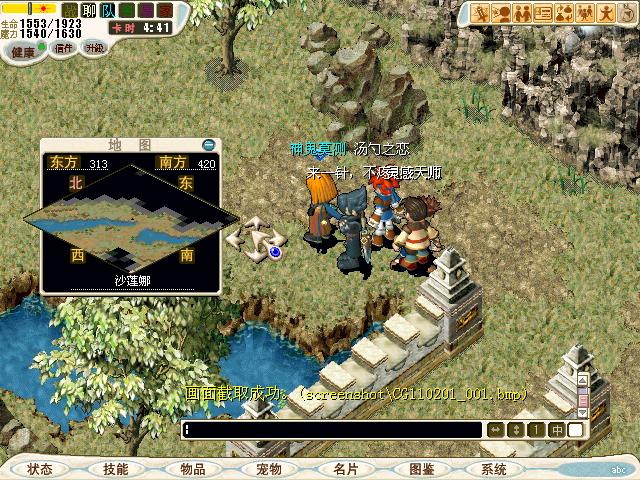
Task: Open the 系统 system menu
Action: [x=494, y=469]
